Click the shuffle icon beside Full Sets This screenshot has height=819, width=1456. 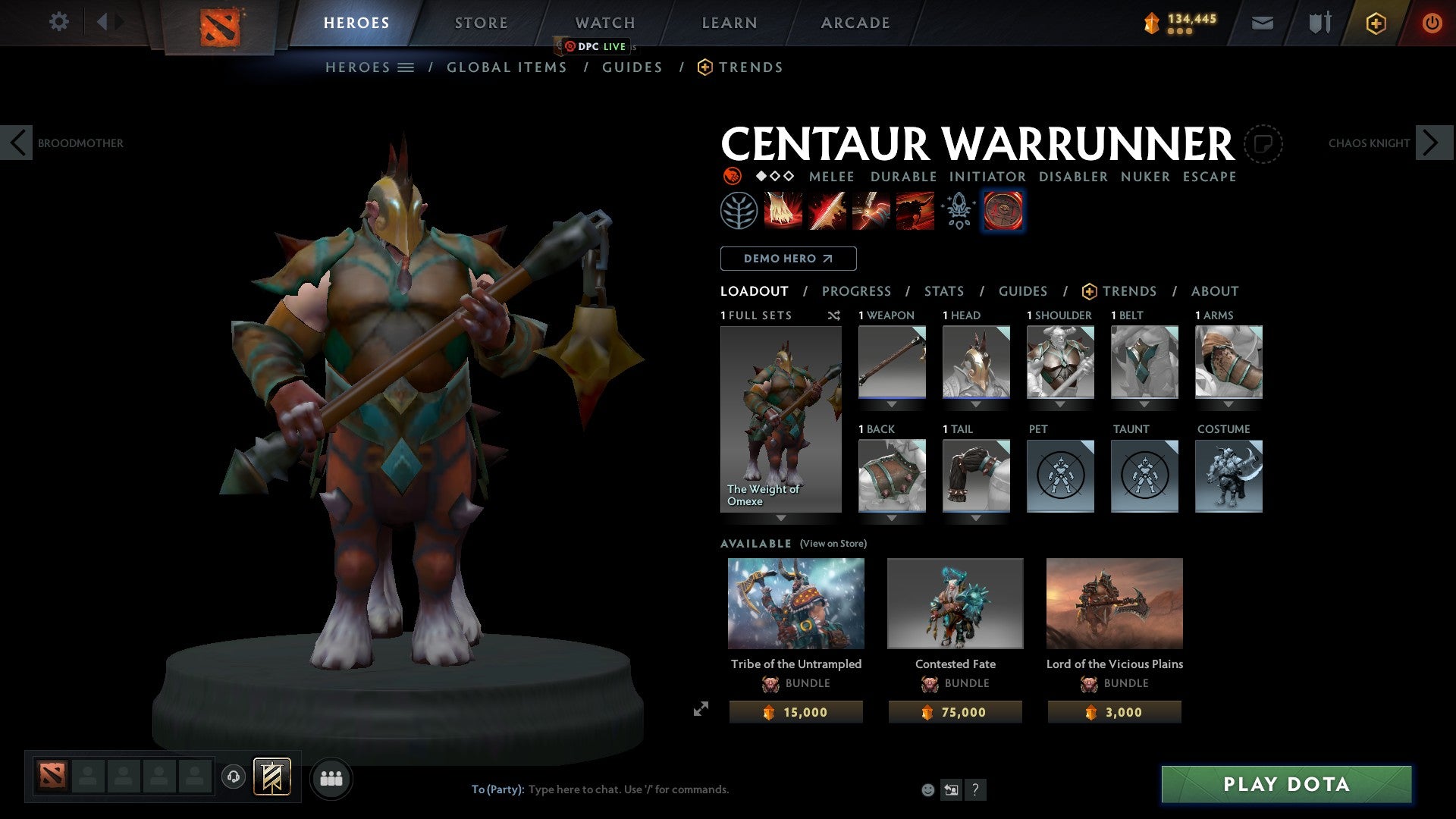pos(834,315)
